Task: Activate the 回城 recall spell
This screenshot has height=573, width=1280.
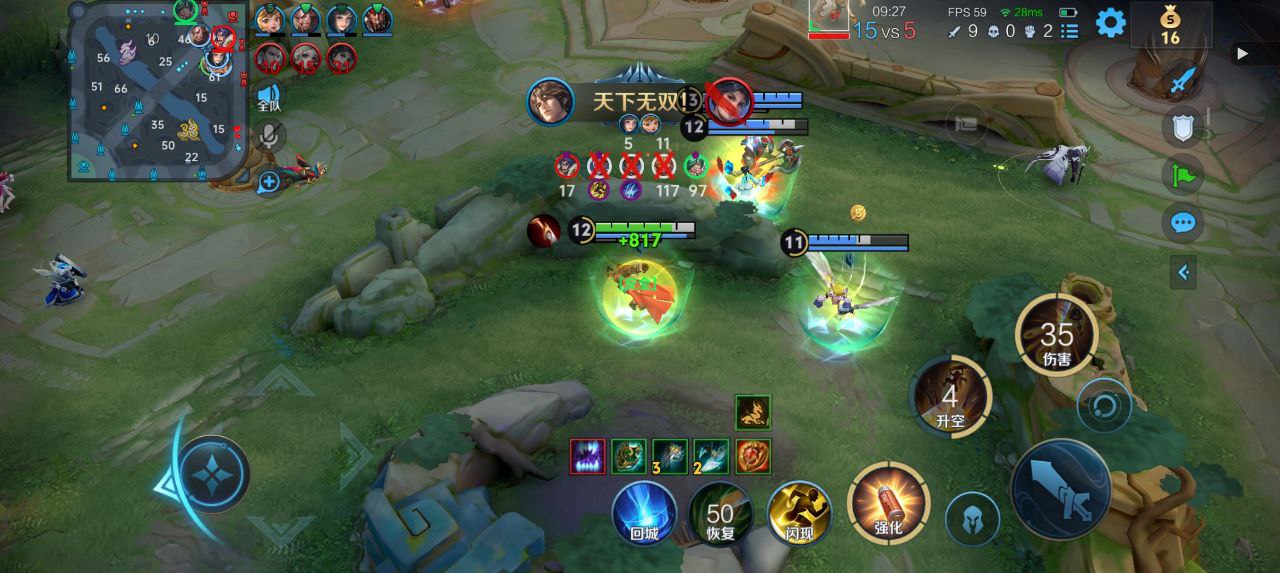Action: (x=645, y=514)
